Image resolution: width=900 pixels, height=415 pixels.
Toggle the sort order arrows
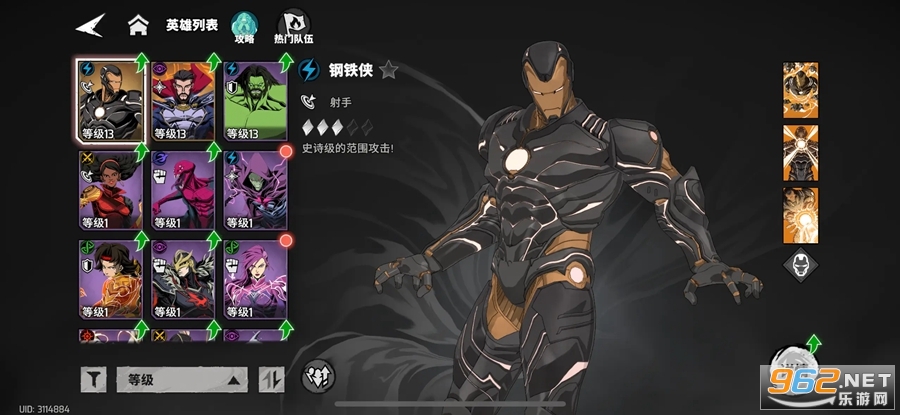pos(271,379)
